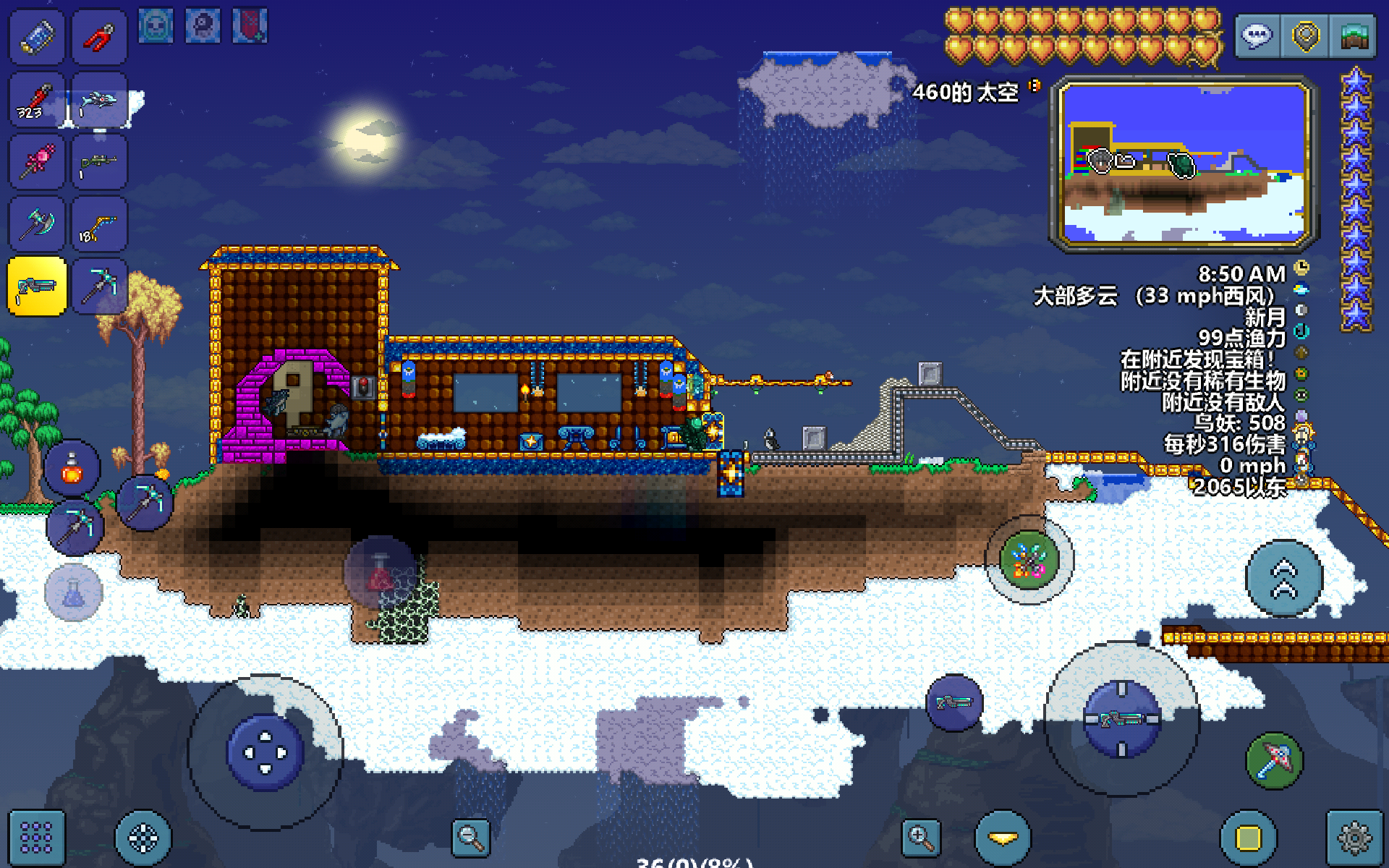The height and width of the screenshot is (868, 1389).
Task: Zoom out with the minus magnifier
Action: tap(470, 838)
